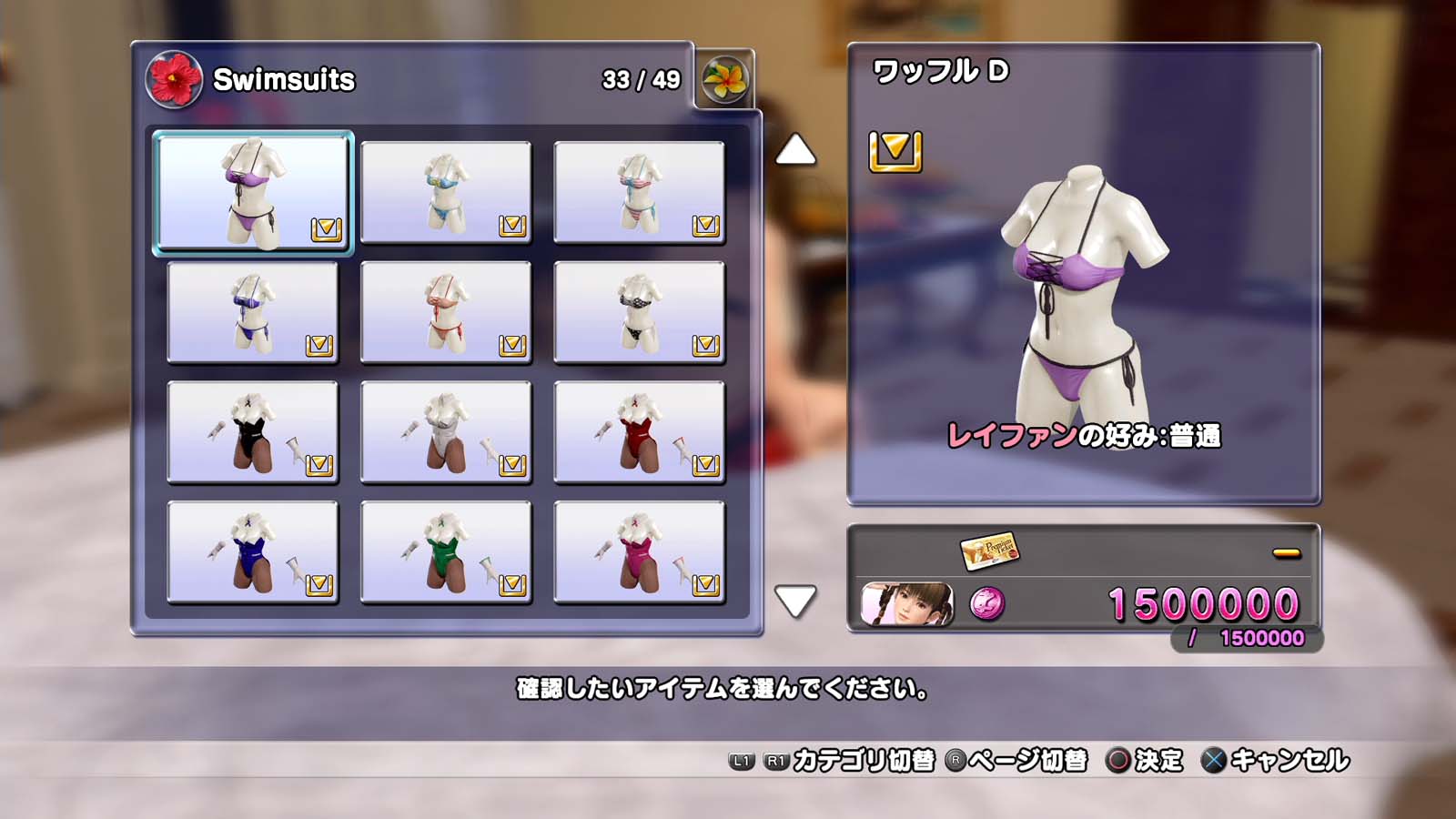Select the highlighted lilac lace-up bikini tile
Image resolution: width=1456 pixels, height=819 pixels.
253,192
